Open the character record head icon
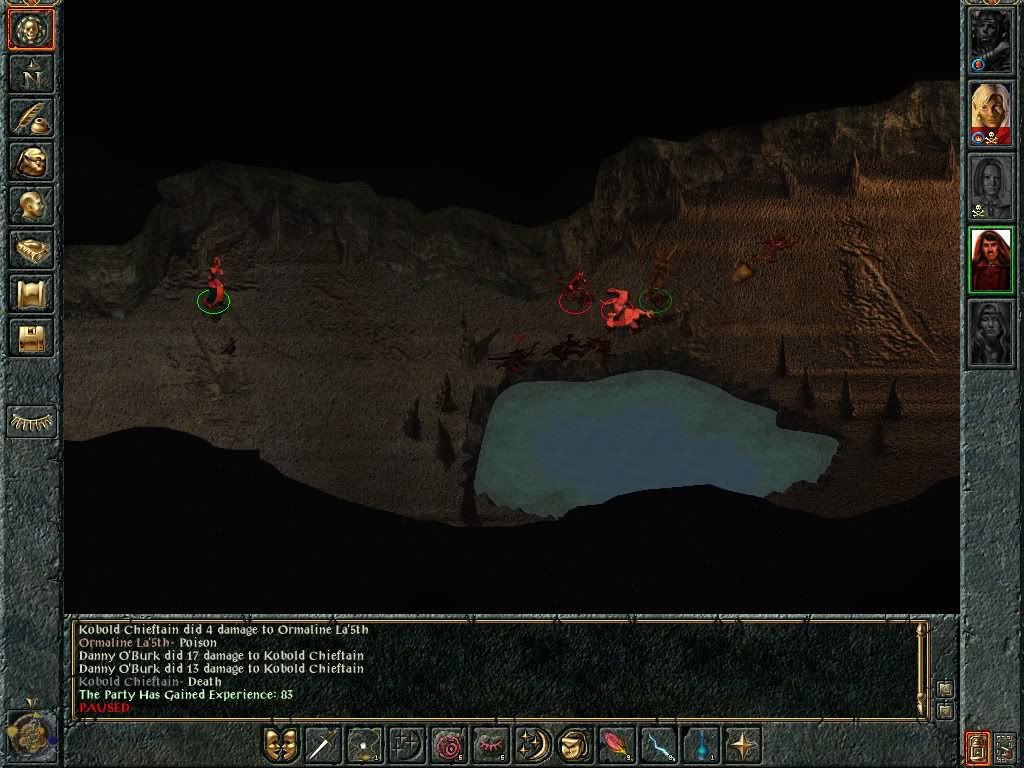This screenshot has width=1024, height=768. coord(31,205)
